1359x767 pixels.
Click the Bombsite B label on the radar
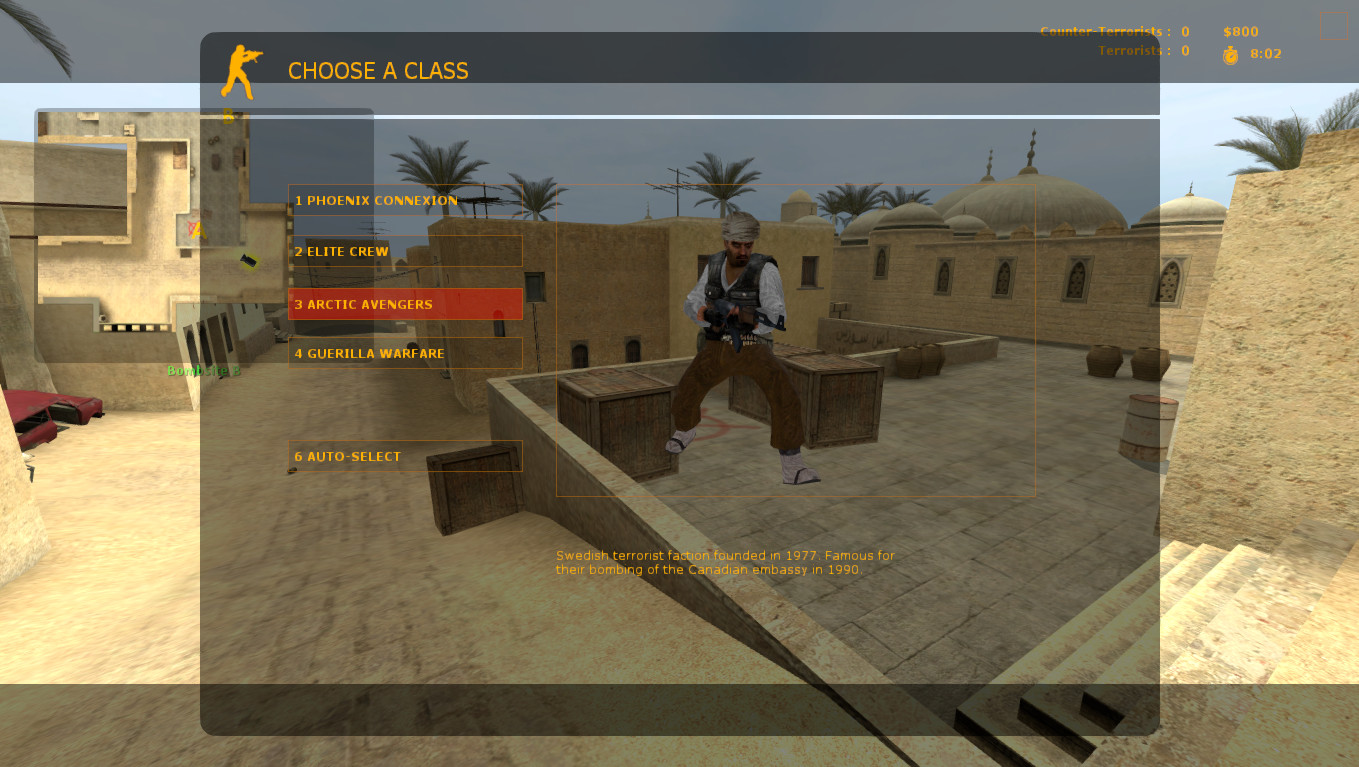point(202,370)
